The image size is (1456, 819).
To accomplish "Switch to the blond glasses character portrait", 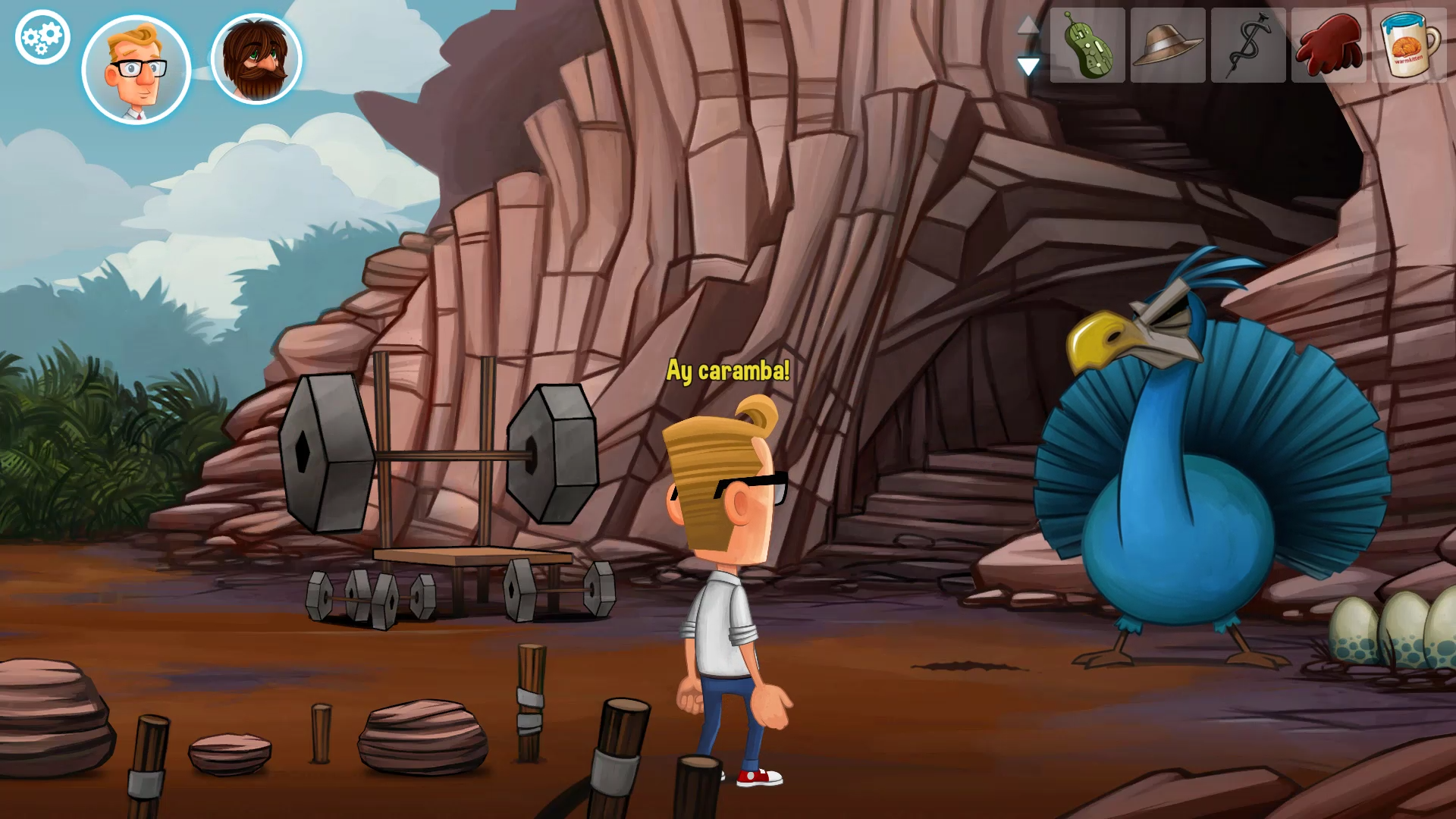I will coord(136,70).
